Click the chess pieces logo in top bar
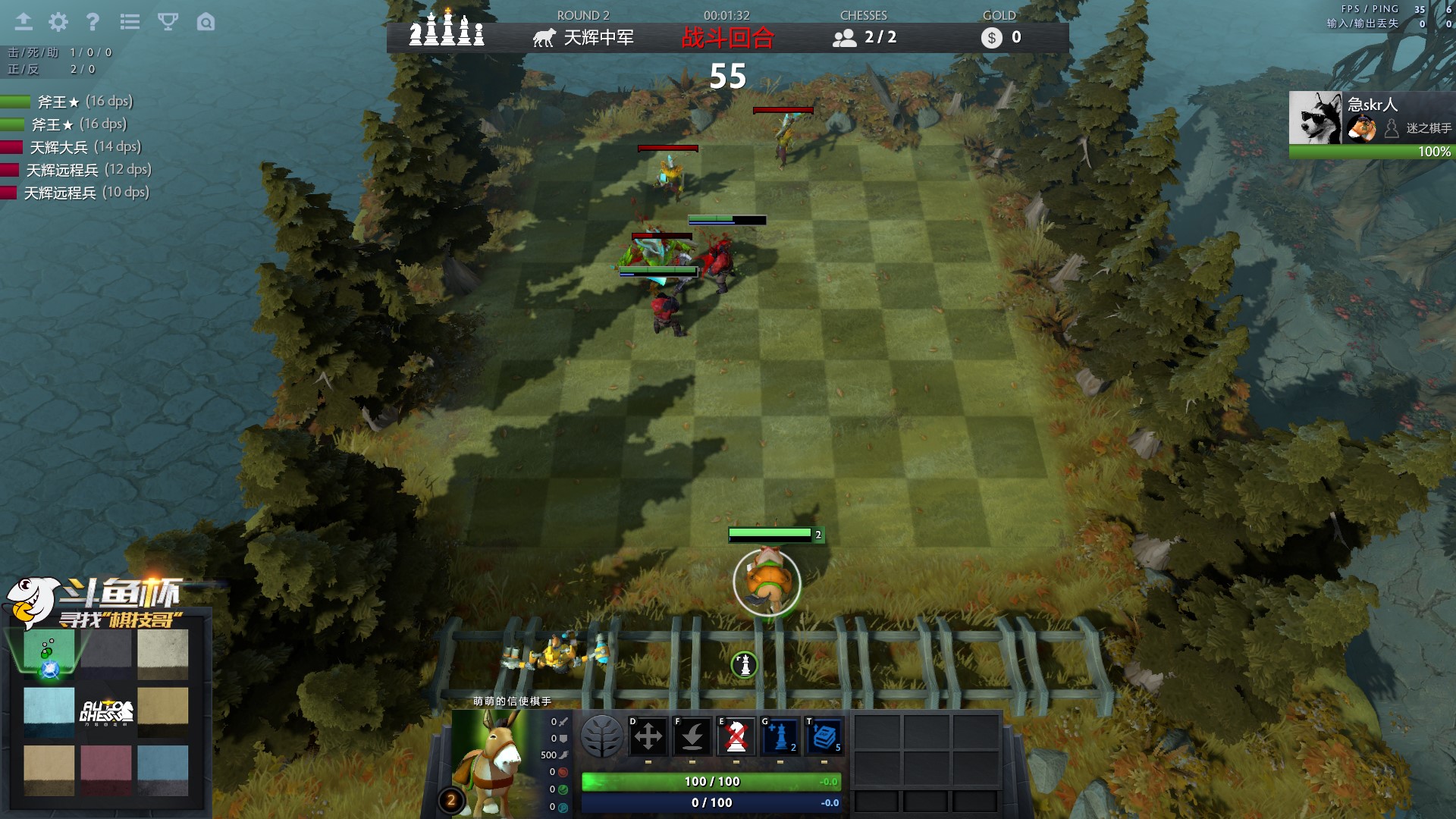Viewport: 1456px width, 819px height. click(x=447, y=31)
